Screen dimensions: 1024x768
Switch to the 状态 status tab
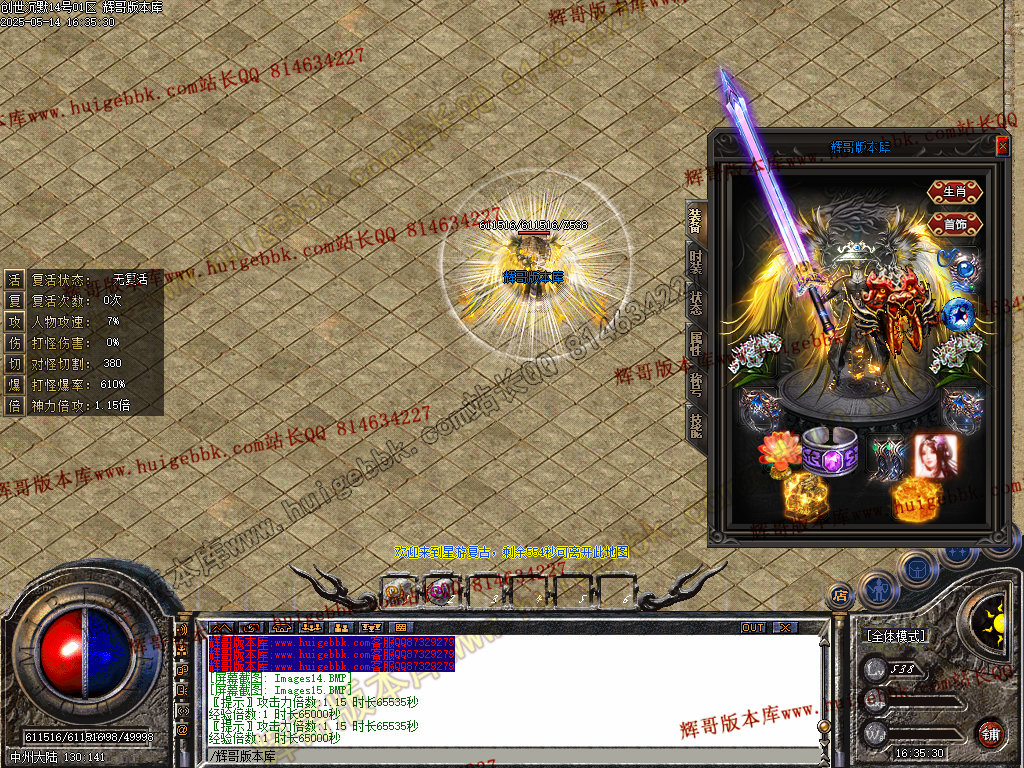(696, 302)
